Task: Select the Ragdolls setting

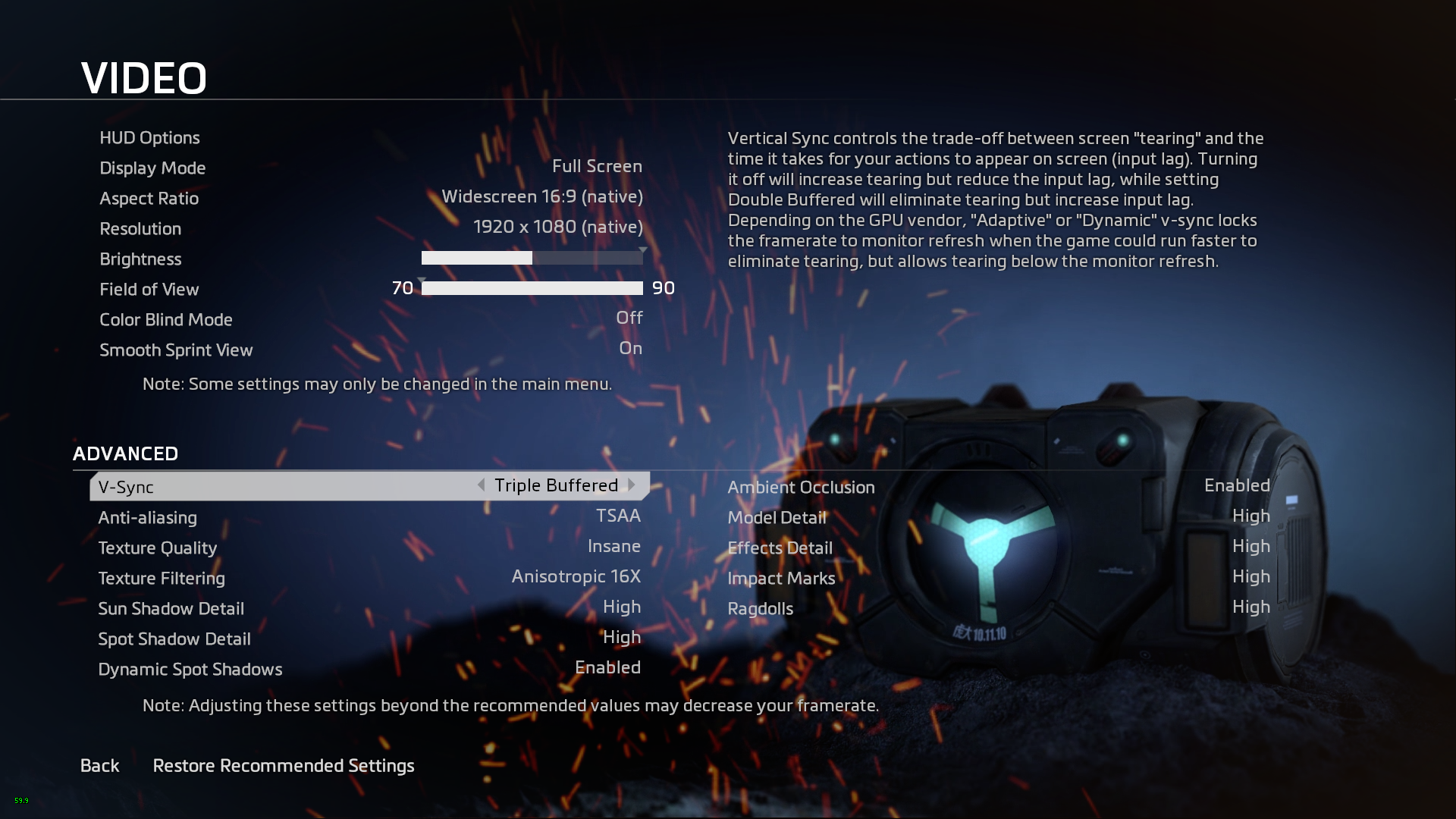Action: tap(761, 608)
